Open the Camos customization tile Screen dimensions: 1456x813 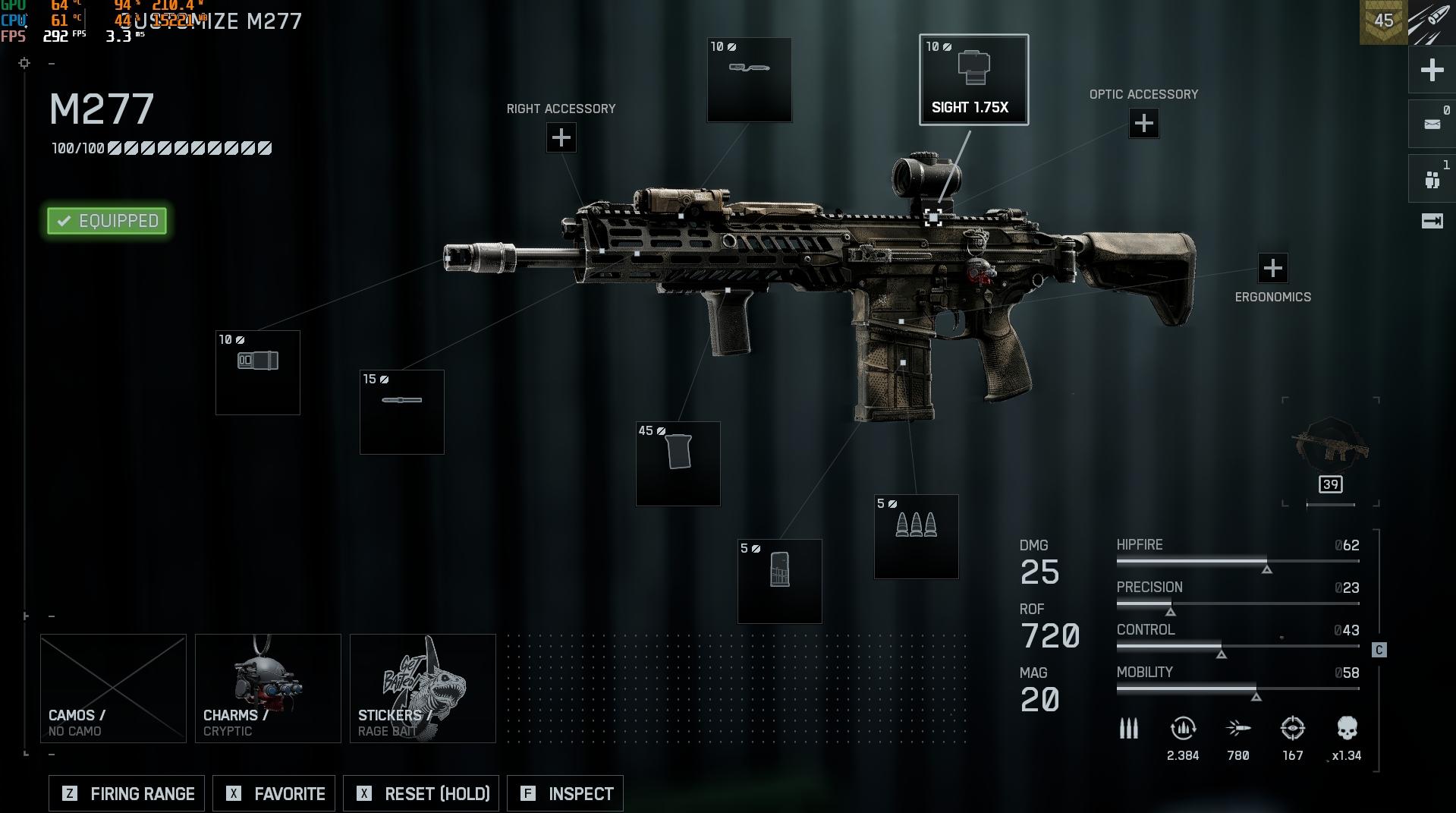[x=113, y=689]
